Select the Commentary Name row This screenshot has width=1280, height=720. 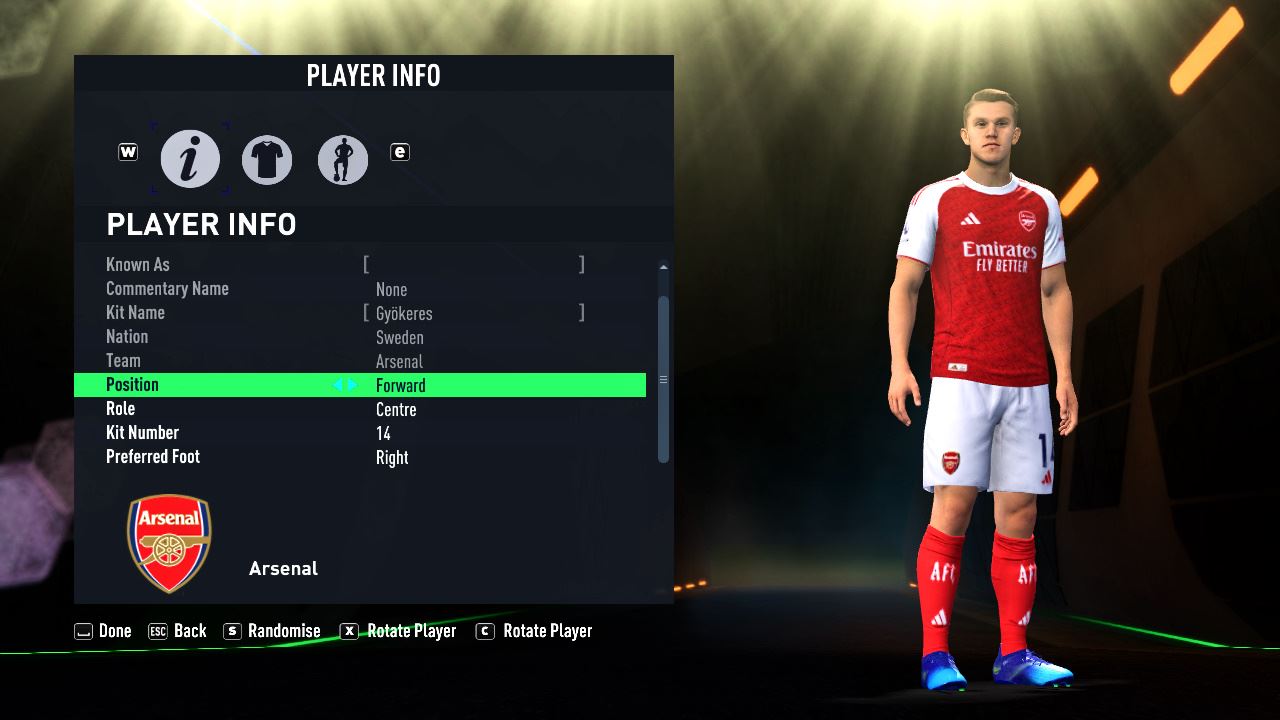[360, 289]
